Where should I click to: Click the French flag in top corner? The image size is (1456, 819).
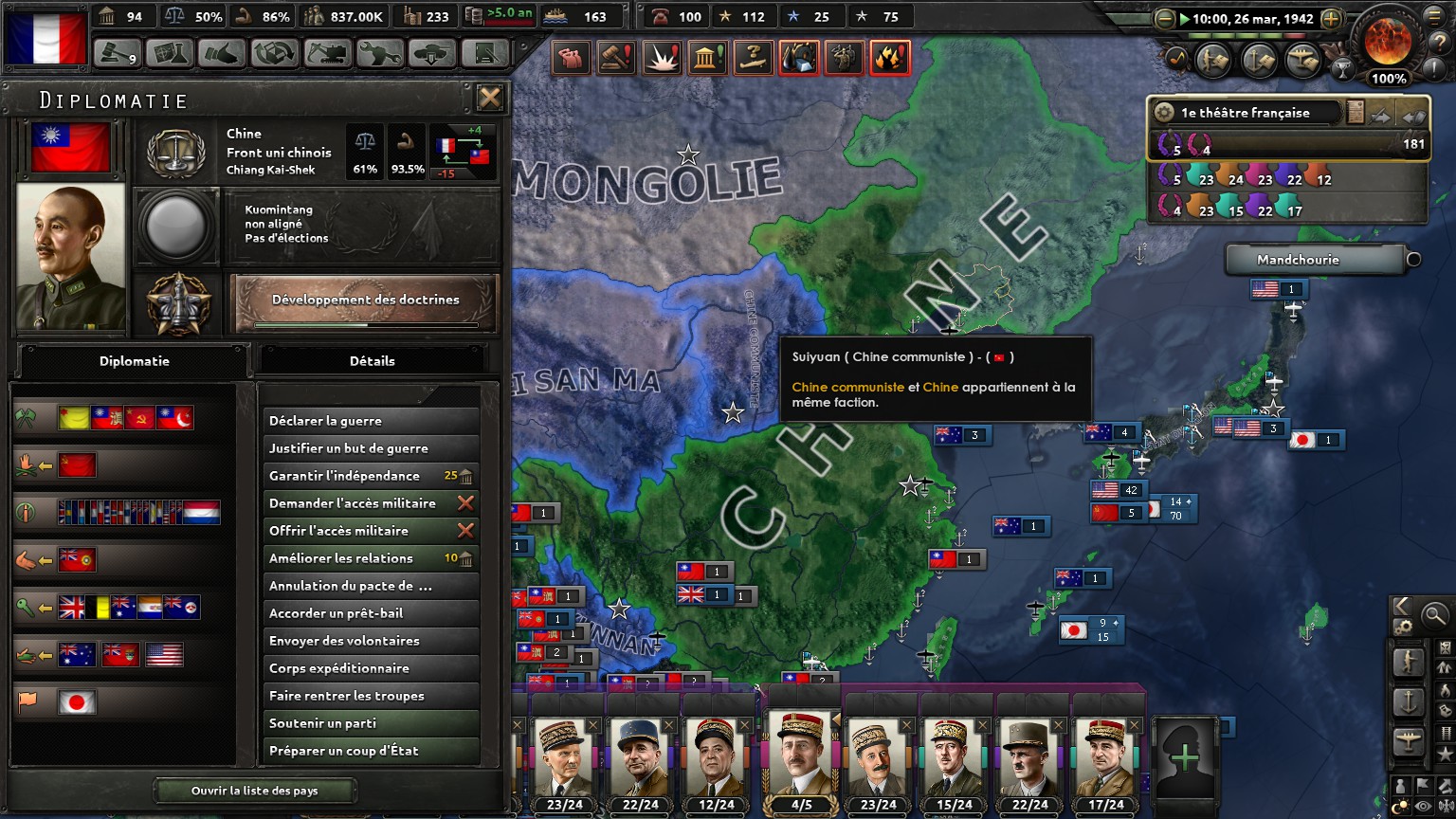45,38
